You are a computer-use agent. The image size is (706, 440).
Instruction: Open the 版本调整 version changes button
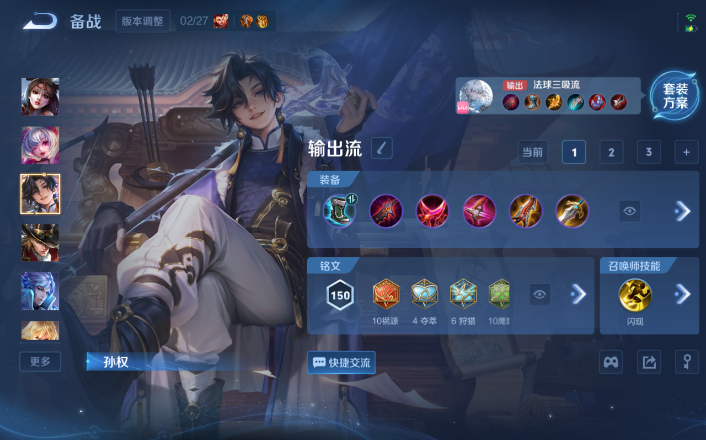coord(143,21)
